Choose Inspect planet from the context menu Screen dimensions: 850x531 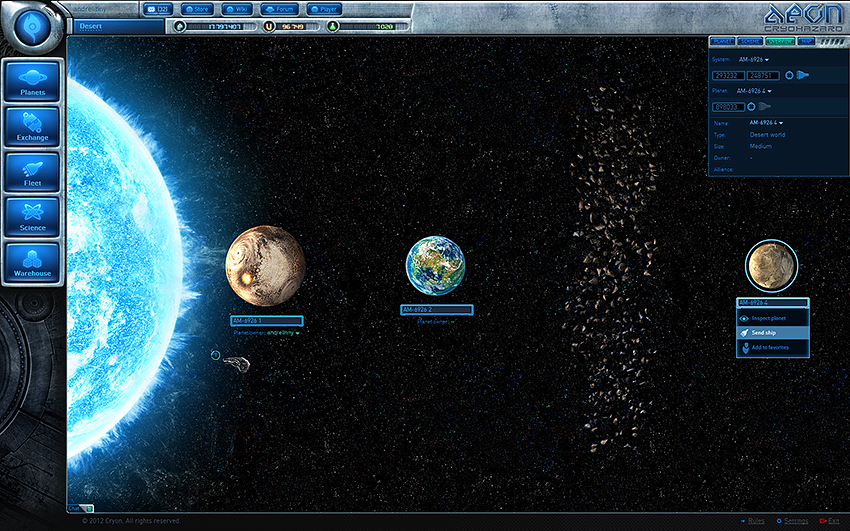coord(772,318)
